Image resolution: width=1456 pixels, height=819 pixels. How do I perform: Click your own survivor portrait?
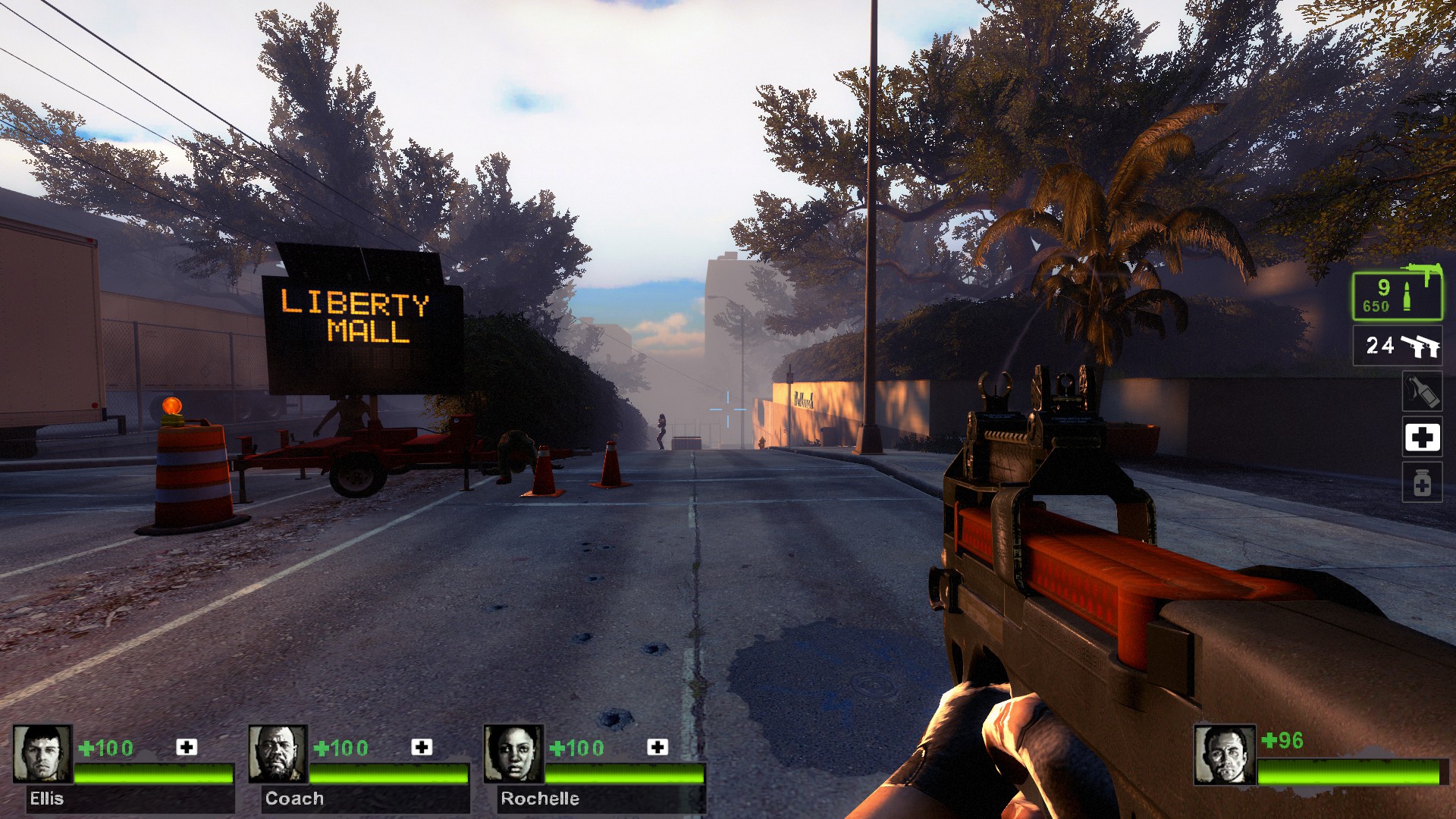[x=1224, y=755]
